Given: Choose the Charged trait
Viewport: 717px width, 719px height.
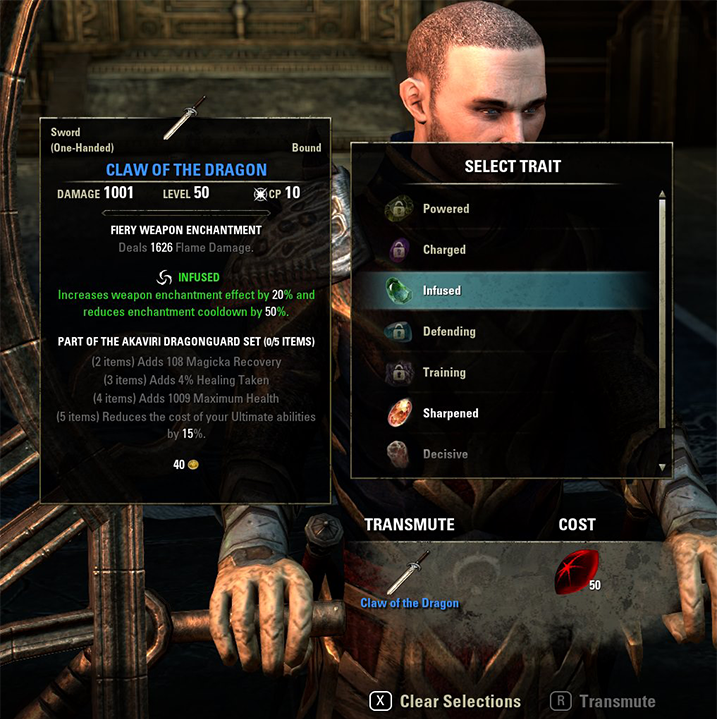Looking at the screenshot, I should pyautogui.click(x=444, y=250).
